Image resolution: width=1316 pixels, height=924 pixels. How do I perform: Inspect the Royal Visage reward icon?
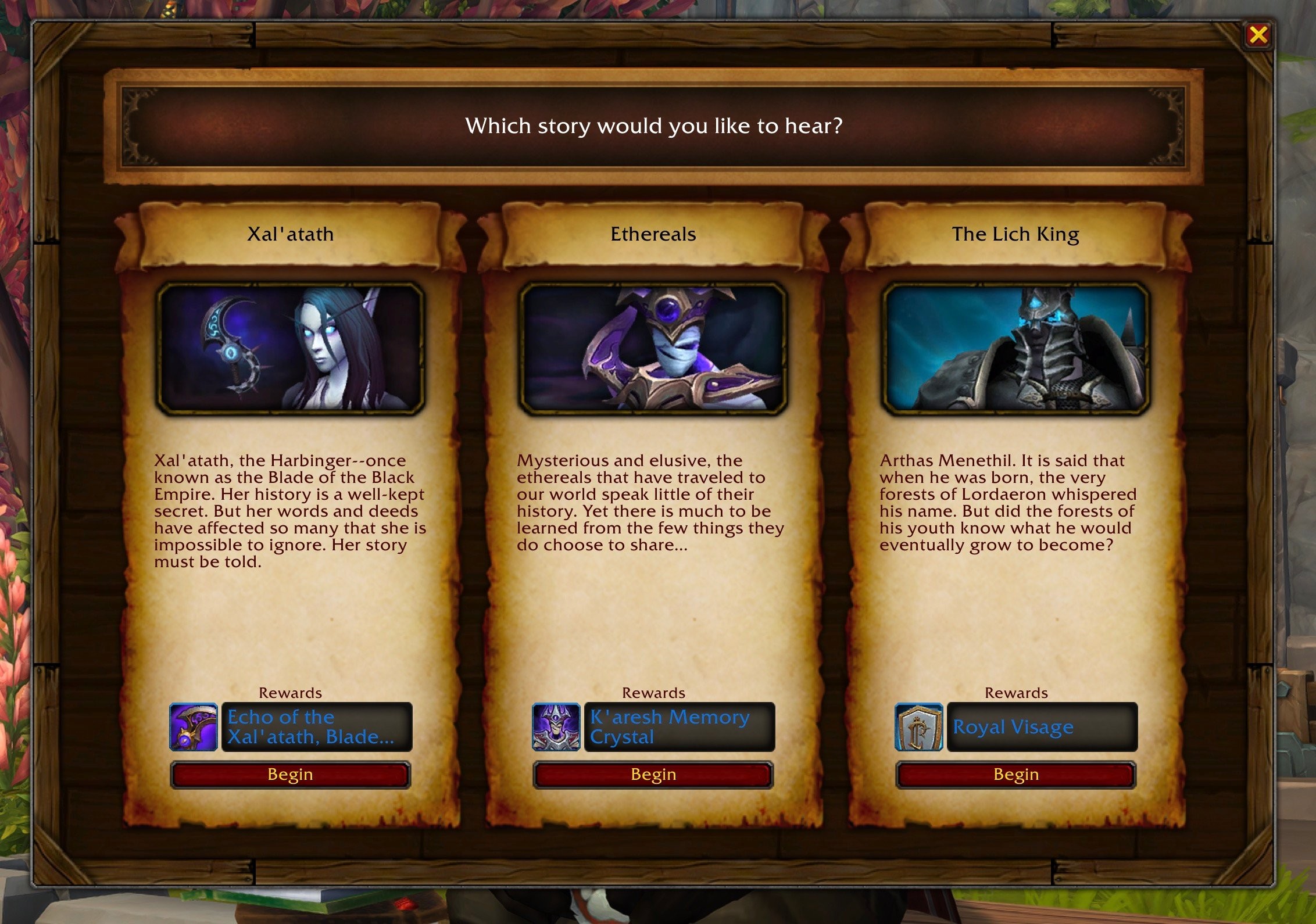(918, 727)
